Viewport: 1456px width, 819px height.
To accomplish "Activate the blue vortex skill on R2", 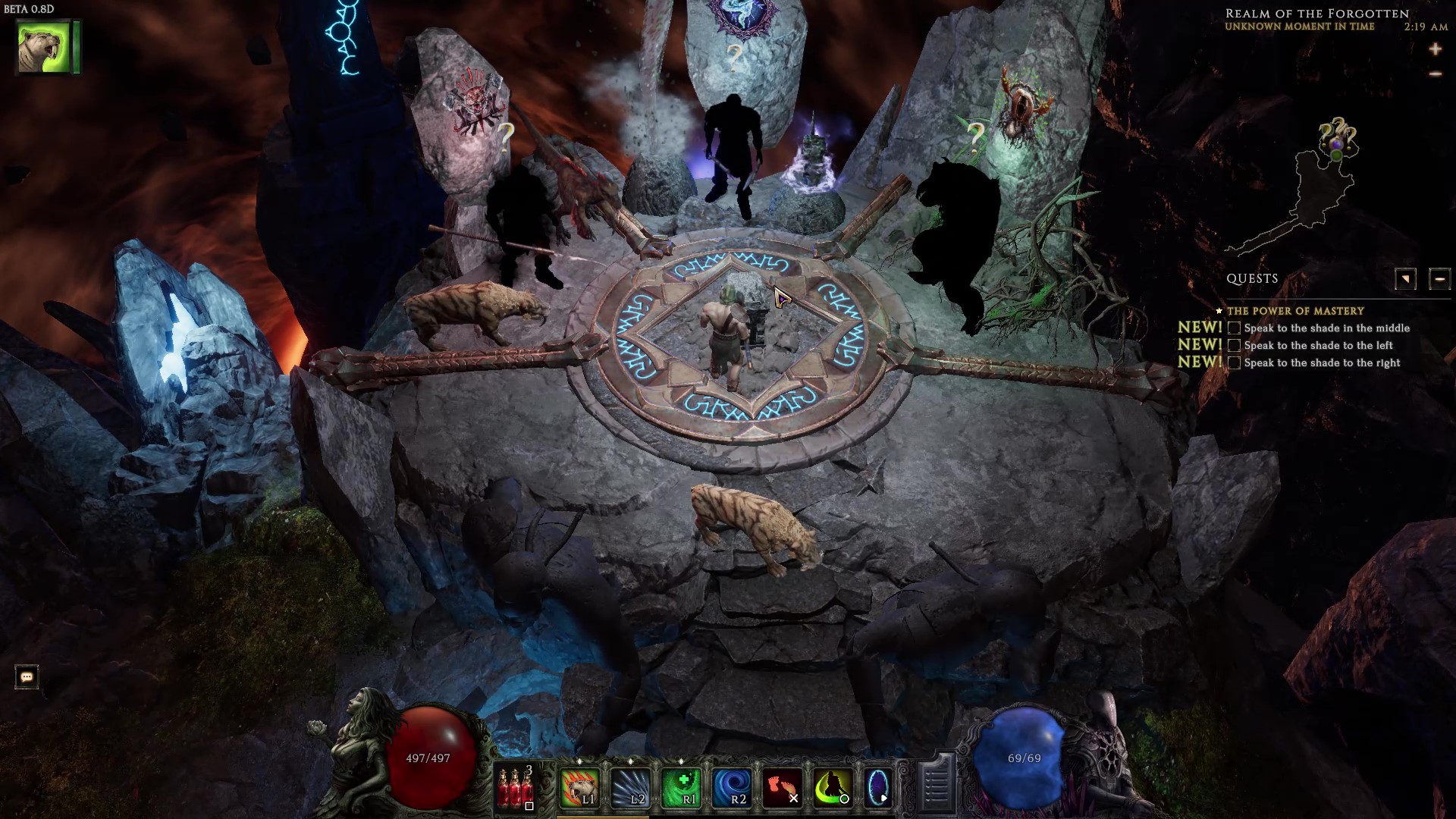I will [x=731, y=787].
